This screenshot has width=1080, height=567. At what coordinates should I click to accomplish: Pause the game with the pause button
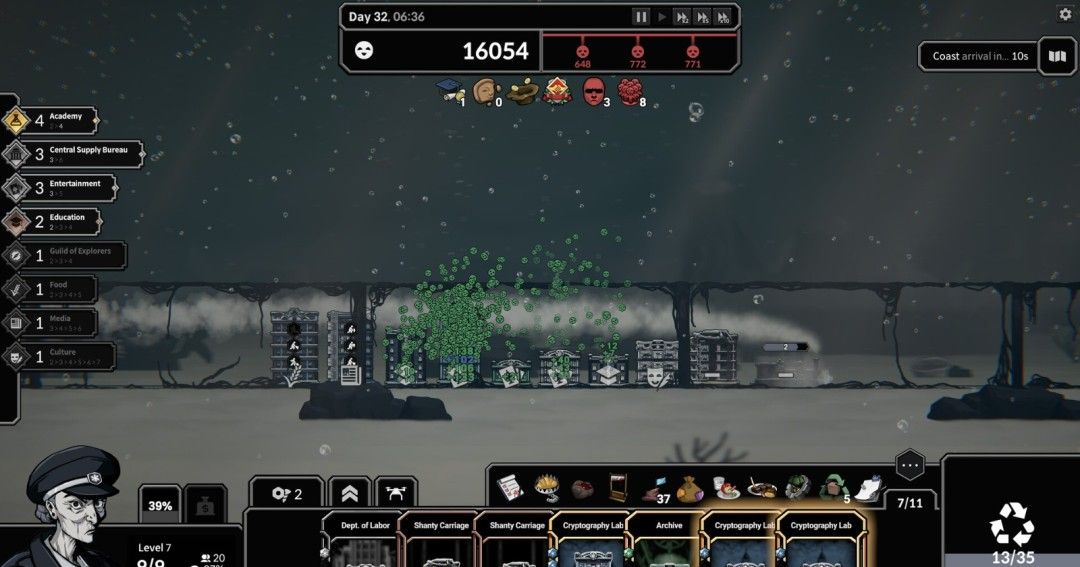(641, 17)
